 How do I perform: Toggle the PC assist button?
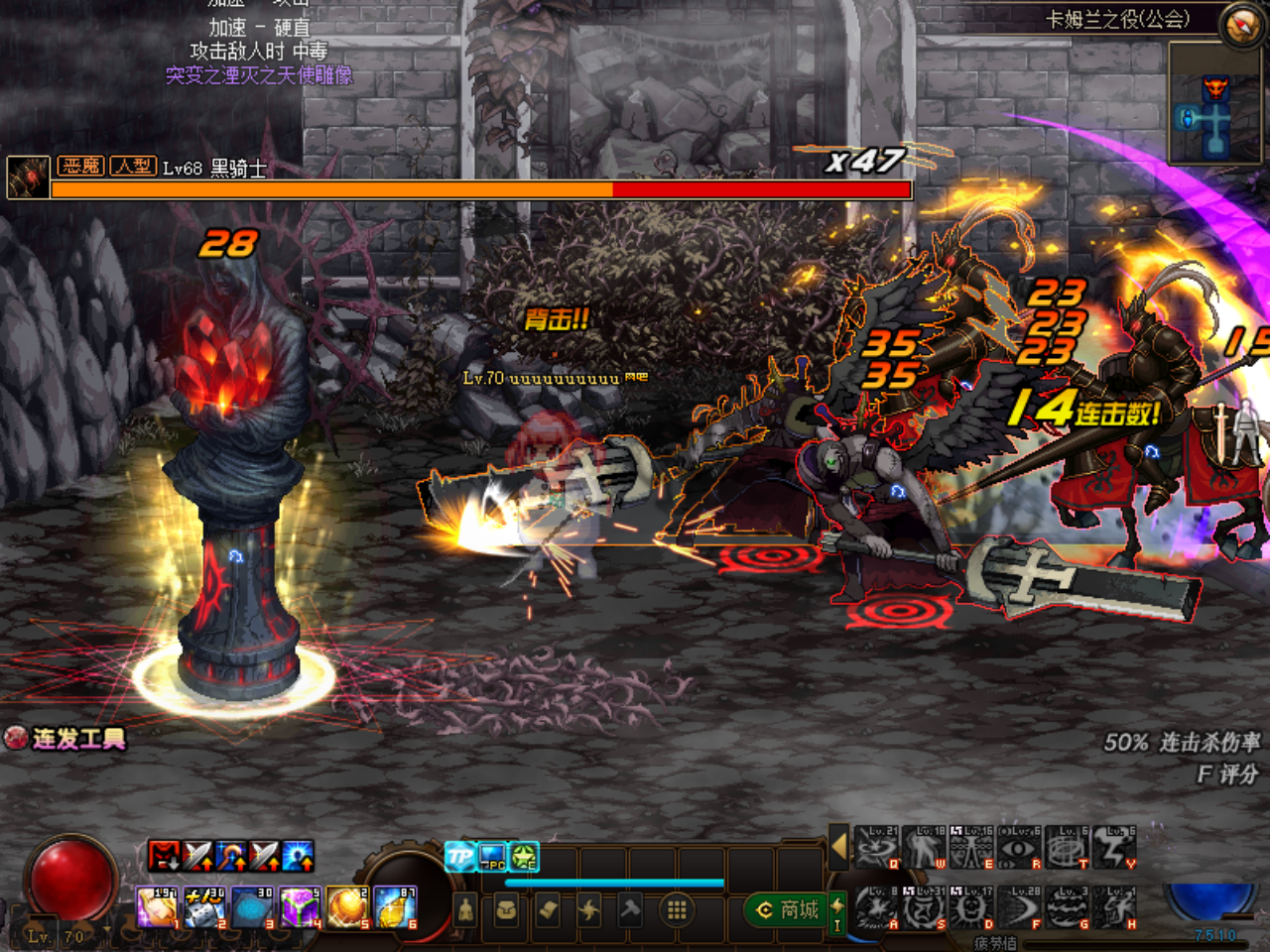[492, 855]
